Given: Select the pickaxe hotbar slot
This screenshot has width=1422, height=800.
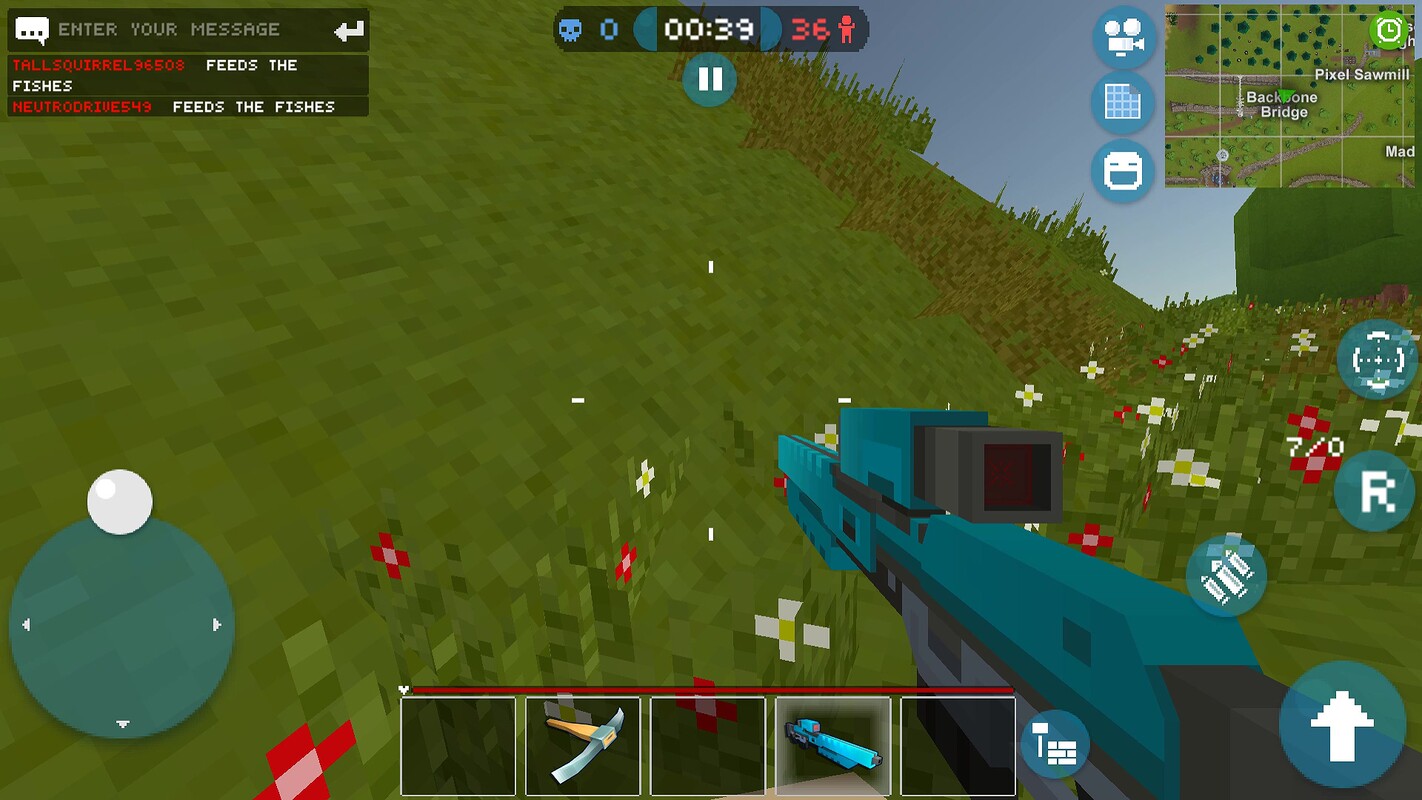Looking at the screenshot, I should click(x=583, y=745).
